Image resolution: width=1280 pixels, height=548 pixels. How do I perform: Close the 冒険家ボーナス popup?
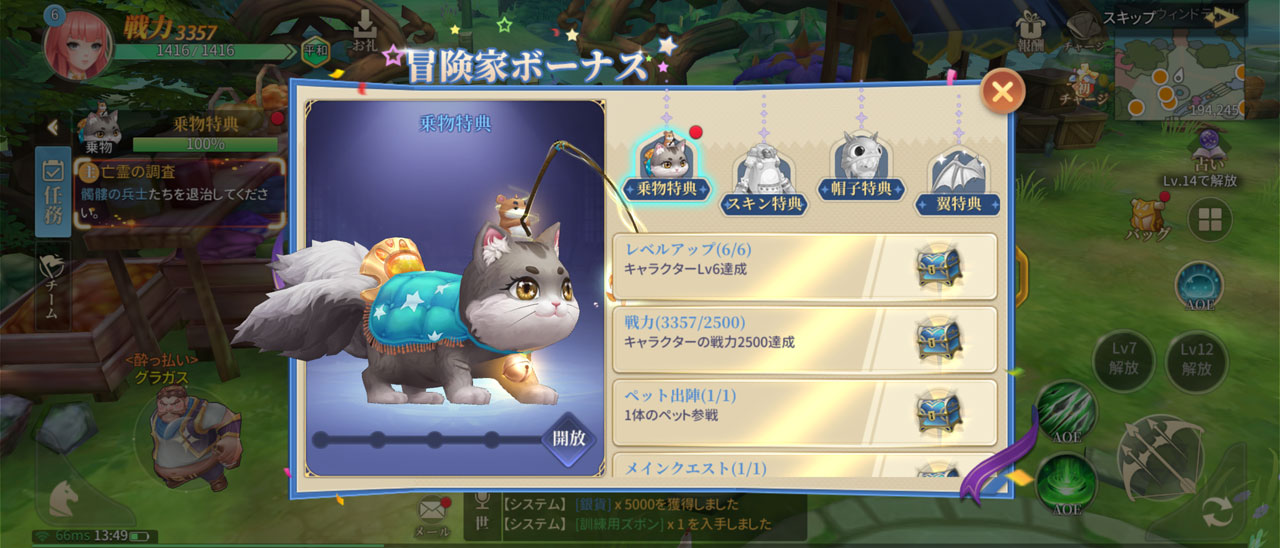point(1001,92)
